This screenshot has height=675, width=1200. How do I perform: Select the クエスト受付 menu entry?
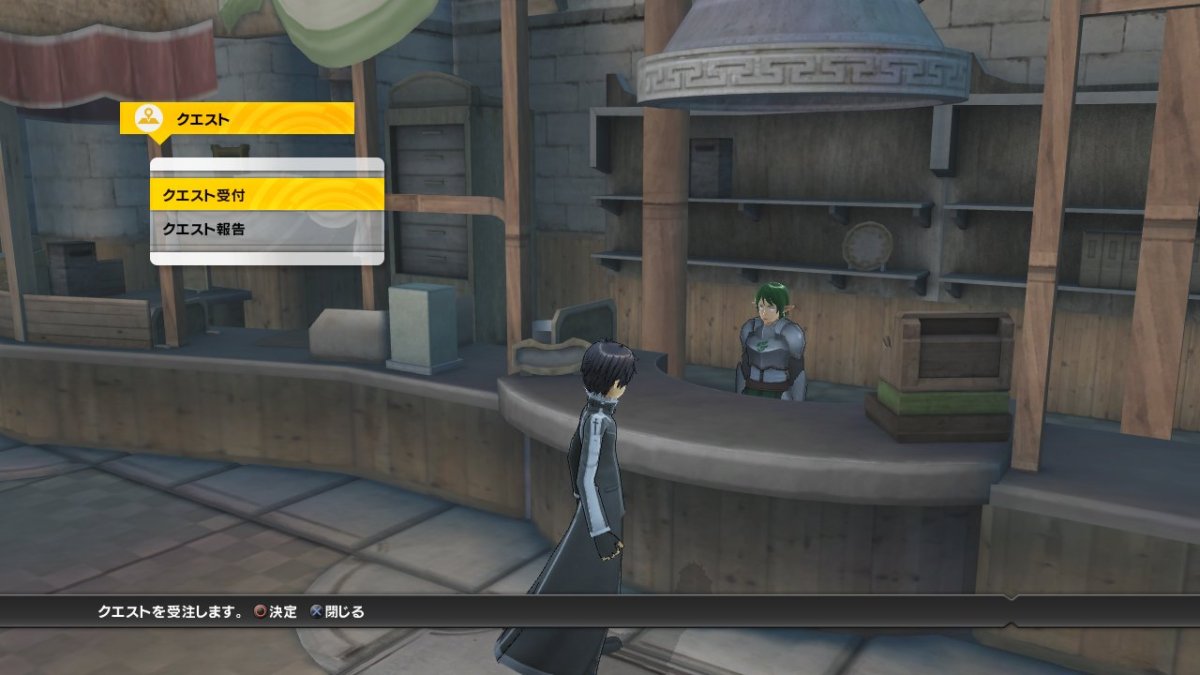pos(266,194)
